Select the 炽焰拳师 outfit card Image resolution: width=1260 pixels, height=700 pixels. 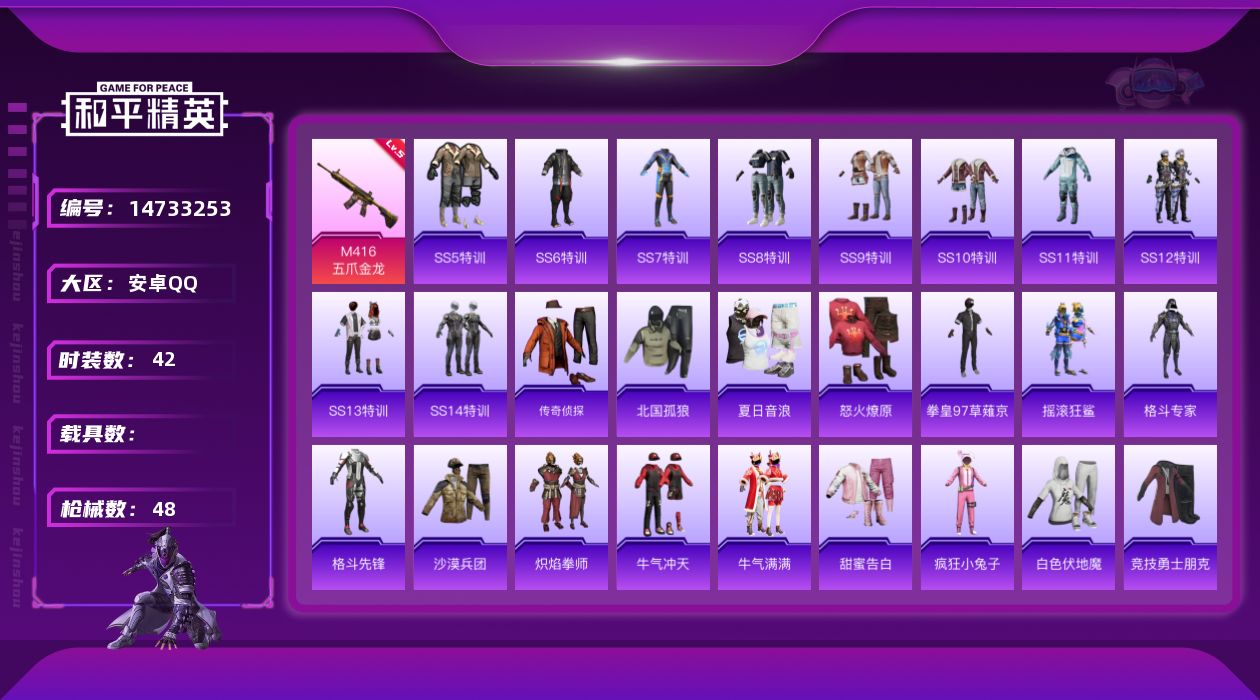(x=561, y=517)
